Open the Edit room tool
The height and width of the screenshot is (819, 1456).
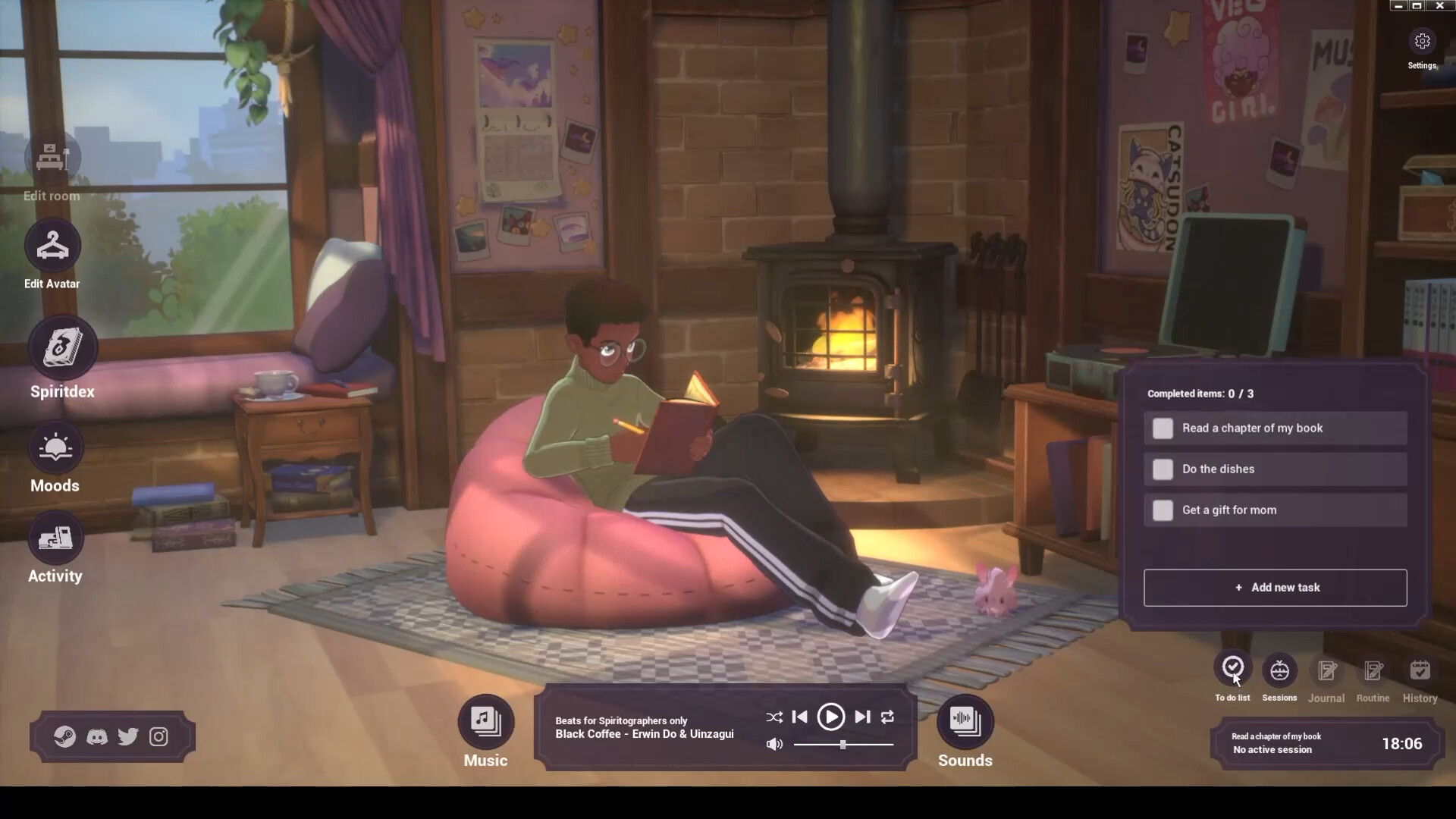[x=52, y=157]
